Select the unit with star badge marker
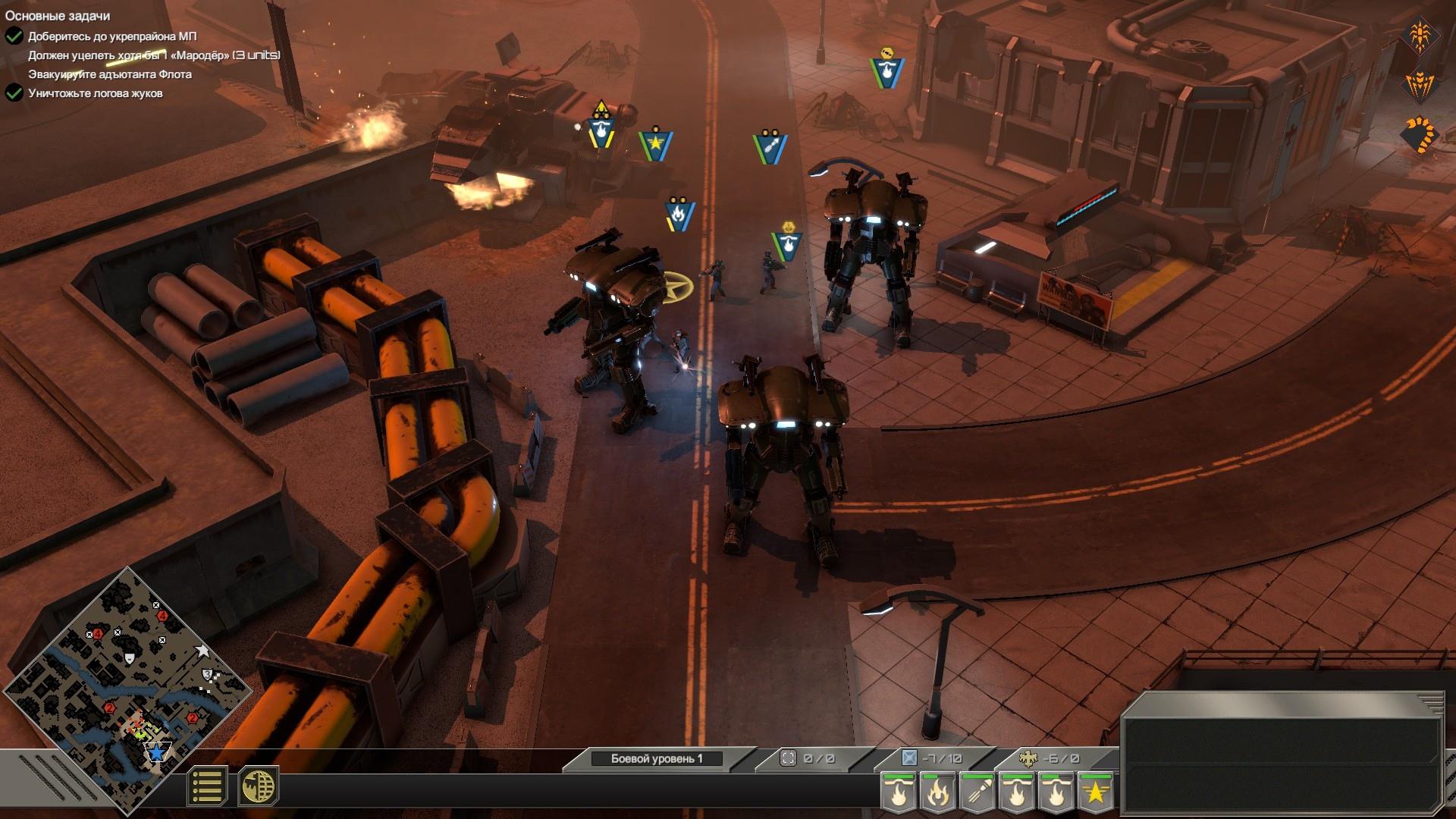This screenshot has width=1456, height=819. [x=656, y=143]
